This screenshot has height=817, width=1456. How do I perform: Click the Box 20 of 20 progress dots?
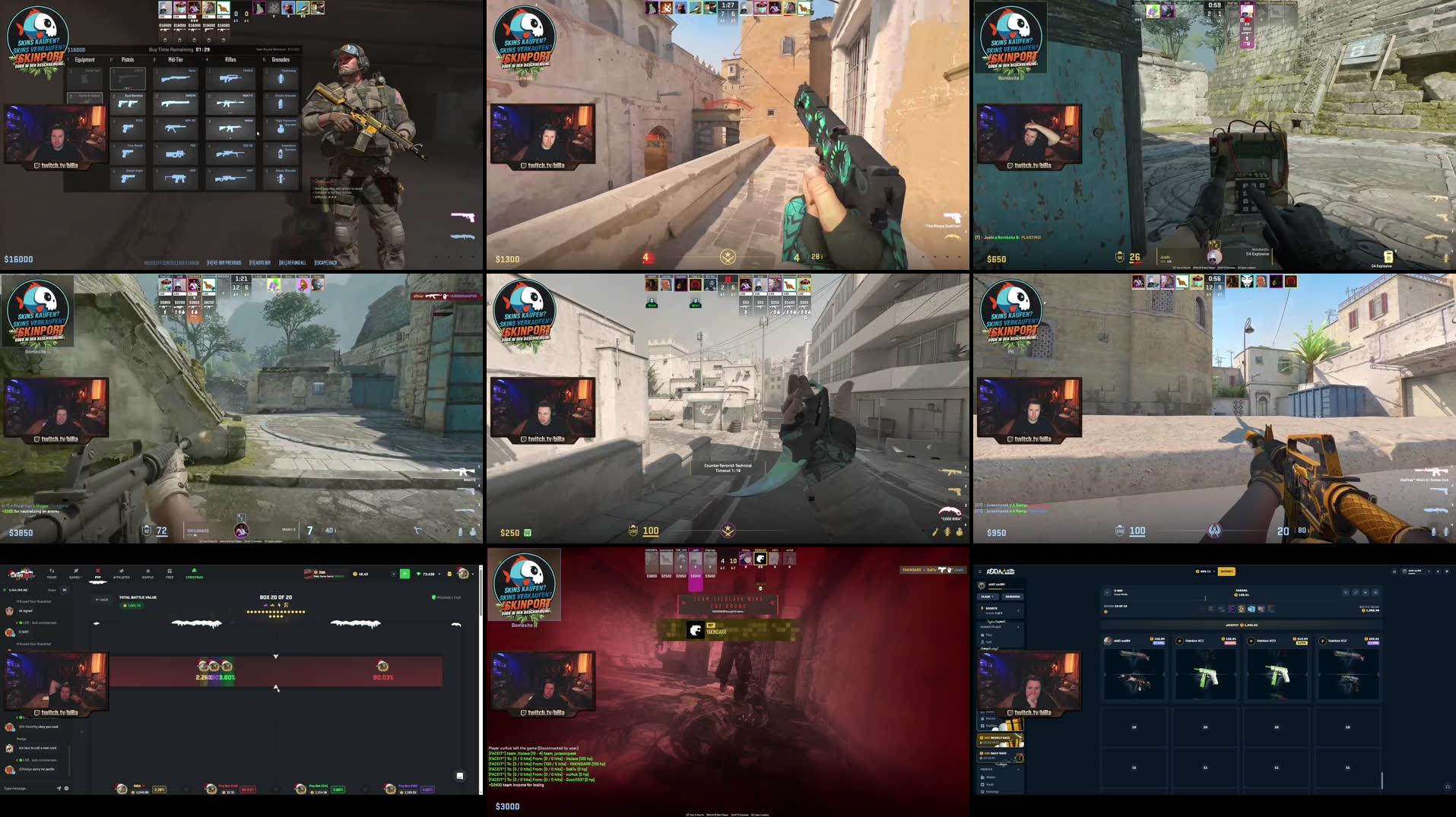[275, 612]
